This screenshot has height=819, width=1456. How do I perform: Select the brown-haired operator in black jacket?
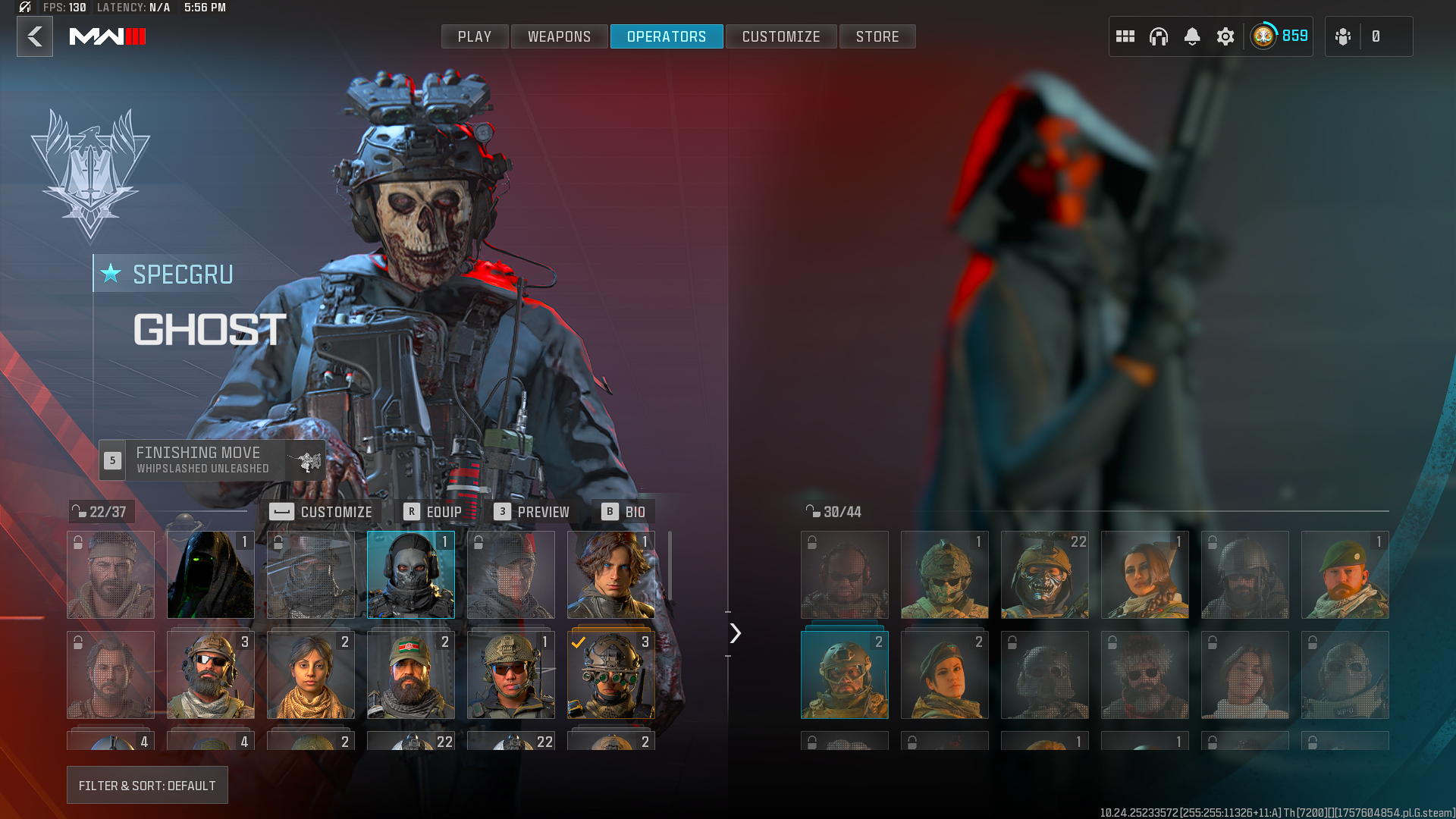(x=611, y=575)
